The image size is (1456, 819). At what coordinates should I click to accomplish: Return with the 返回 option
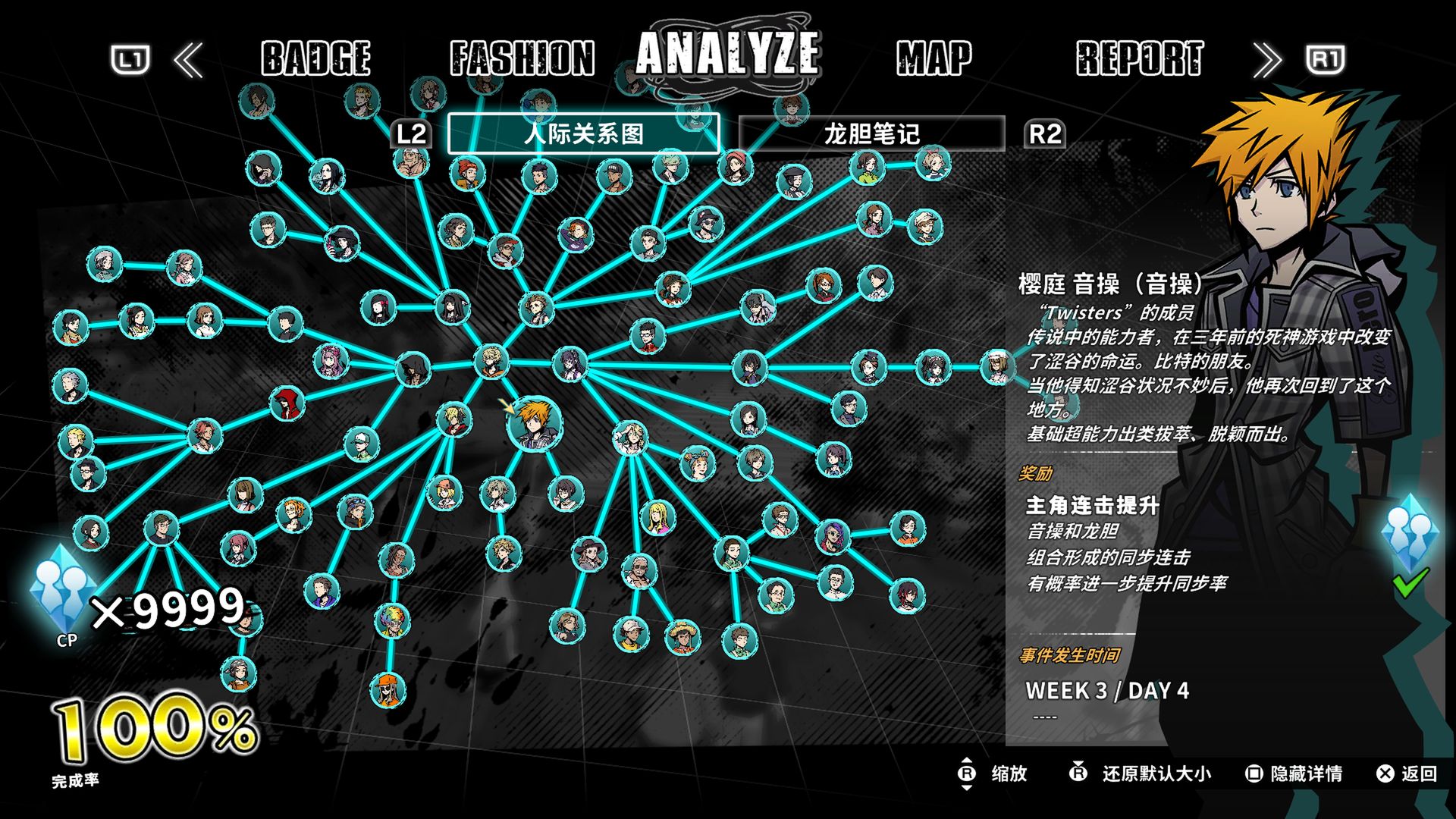pyautogui.click(x=1407, y=773)
